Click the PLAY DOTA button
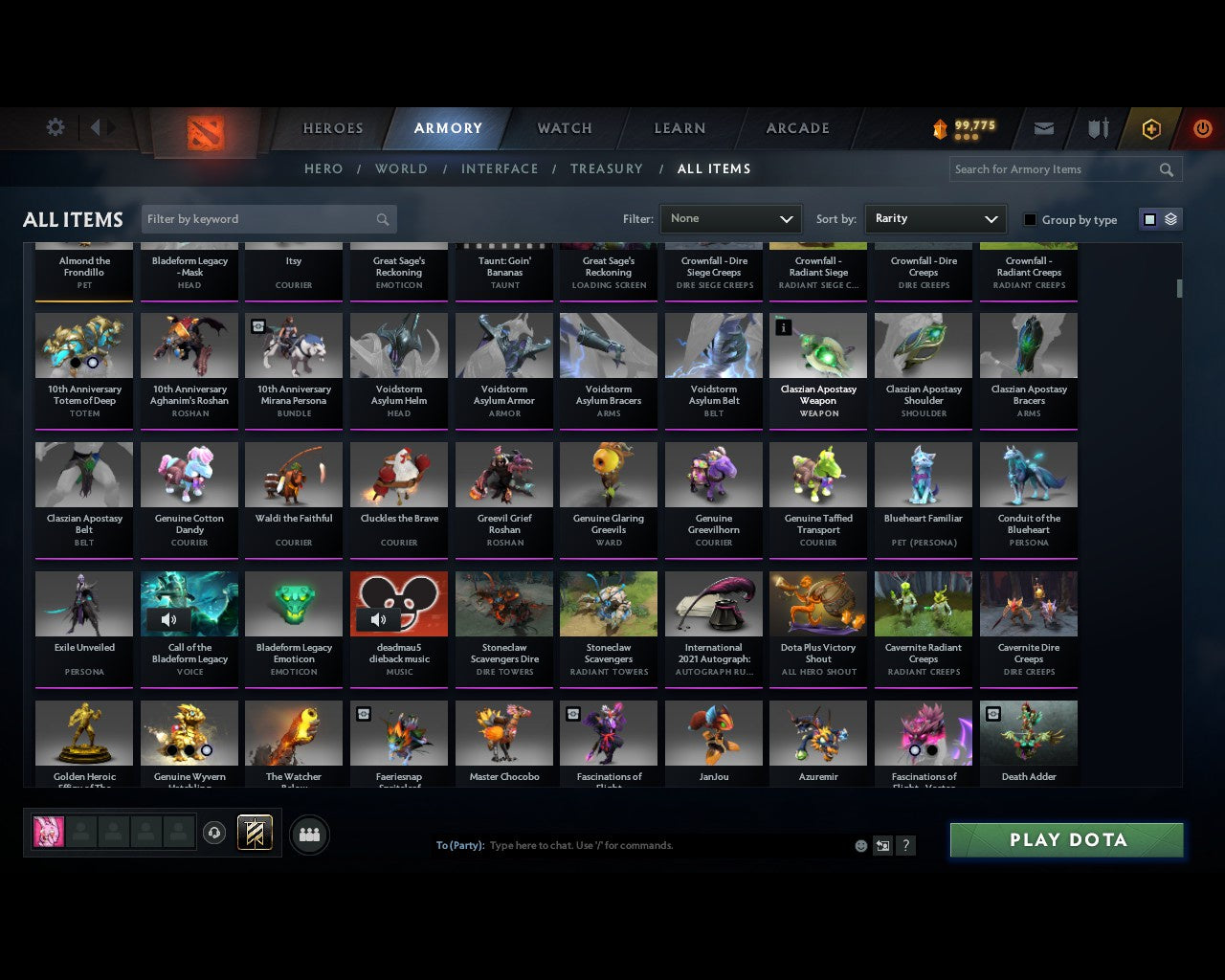 point(1065,839)
